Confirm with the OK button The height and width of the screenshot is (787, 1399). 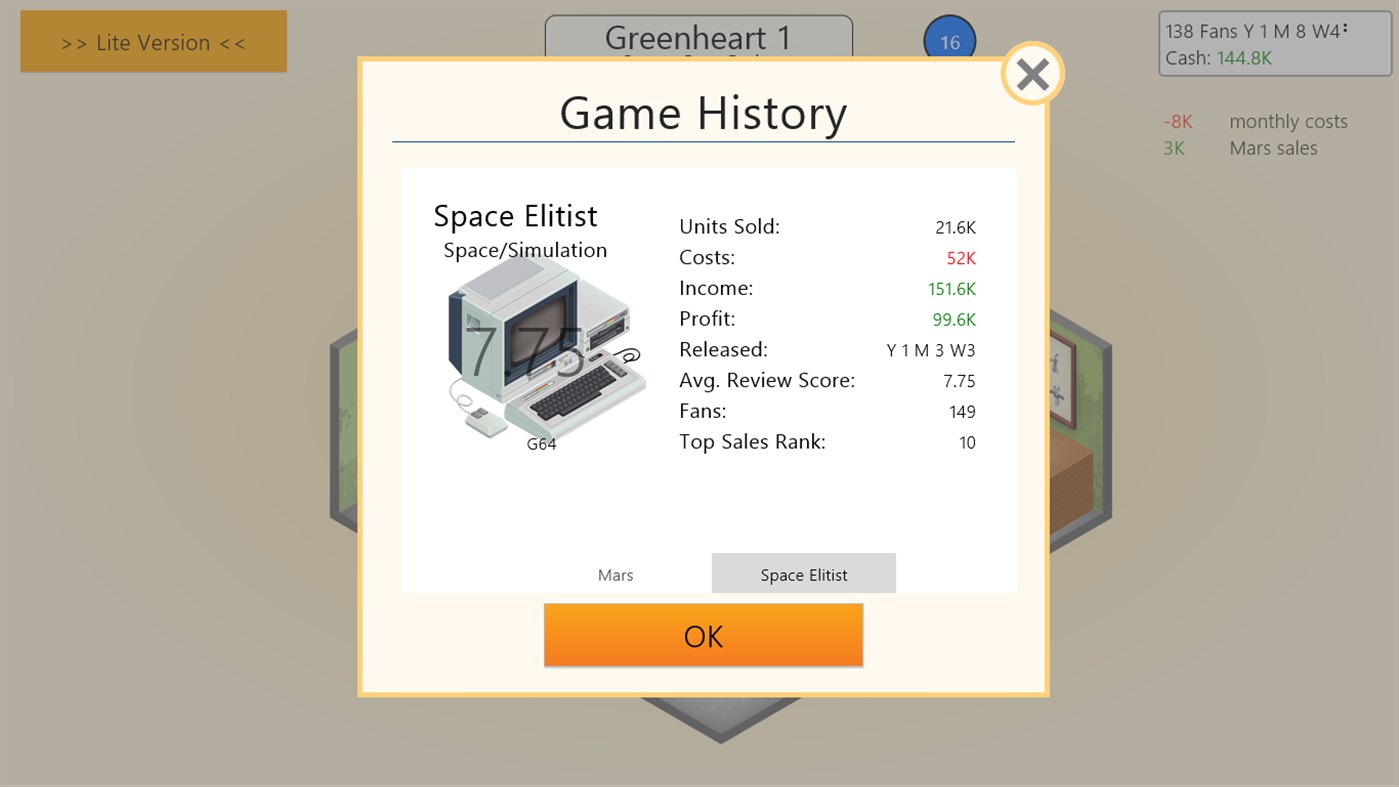[x=703, y=635]
